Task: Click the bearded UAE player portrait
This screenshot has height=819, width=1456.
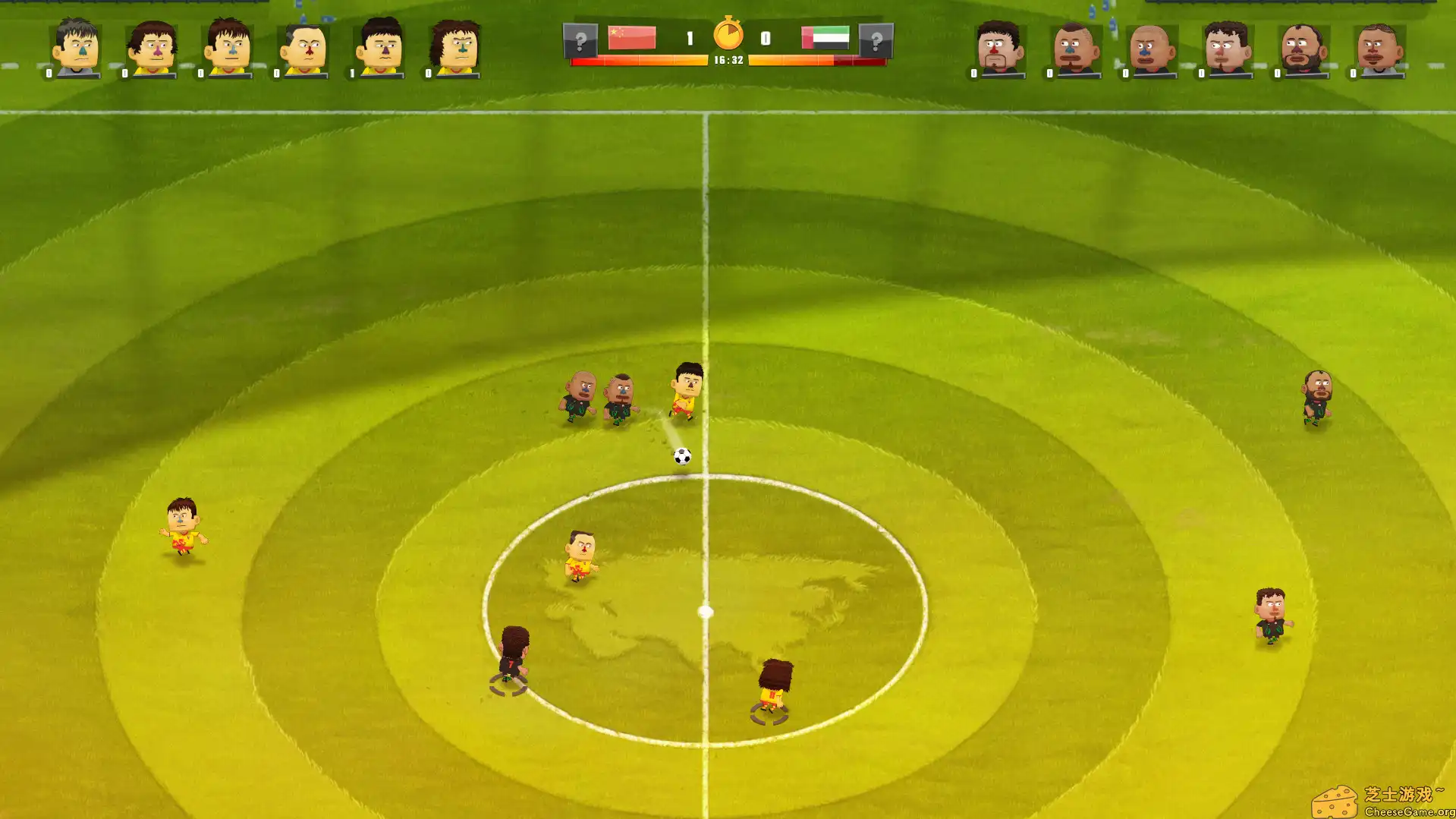Action: [1302, 47]
